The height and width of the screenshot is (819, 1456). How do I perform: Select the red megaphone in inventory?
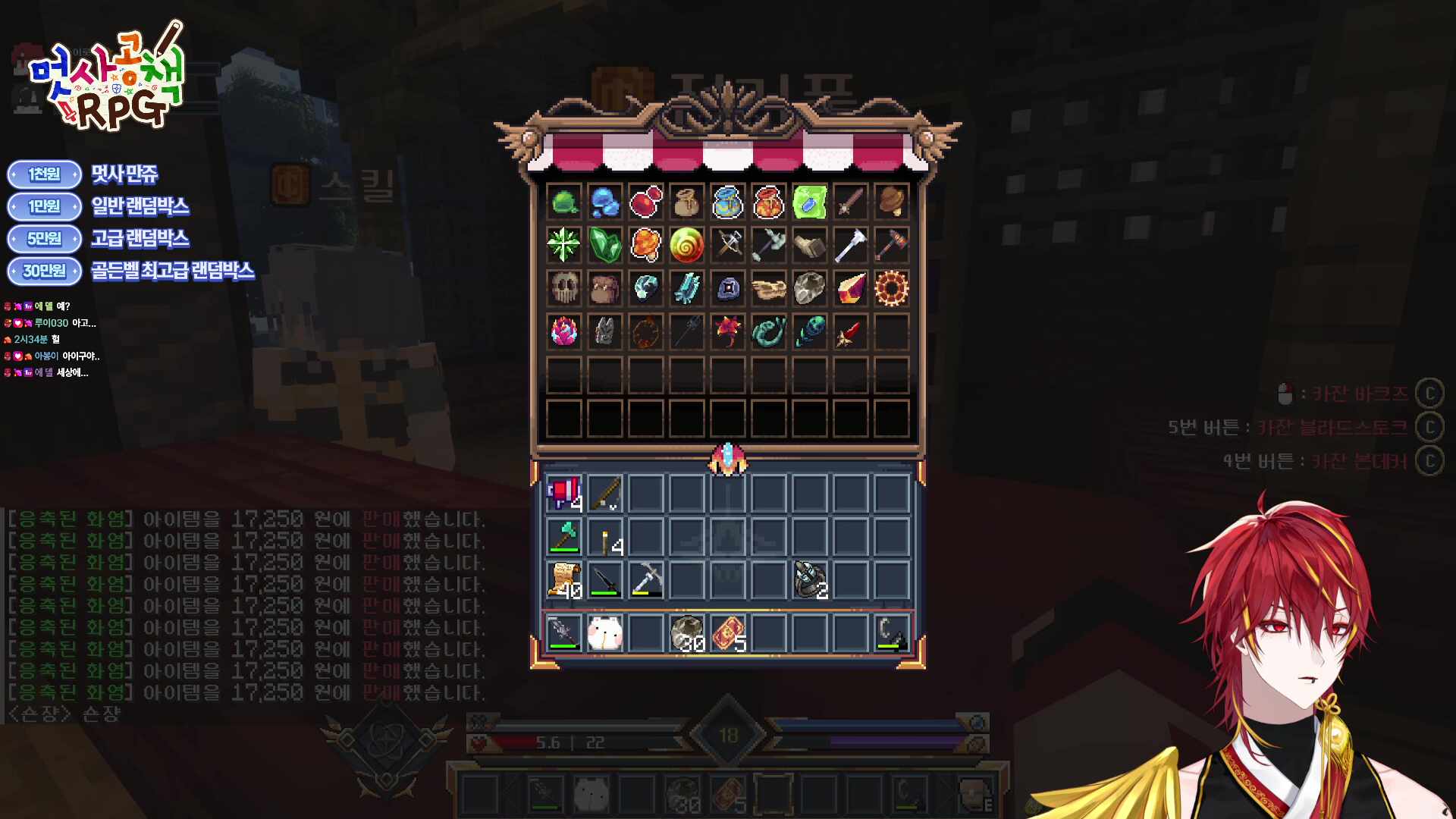coord(564,493)
